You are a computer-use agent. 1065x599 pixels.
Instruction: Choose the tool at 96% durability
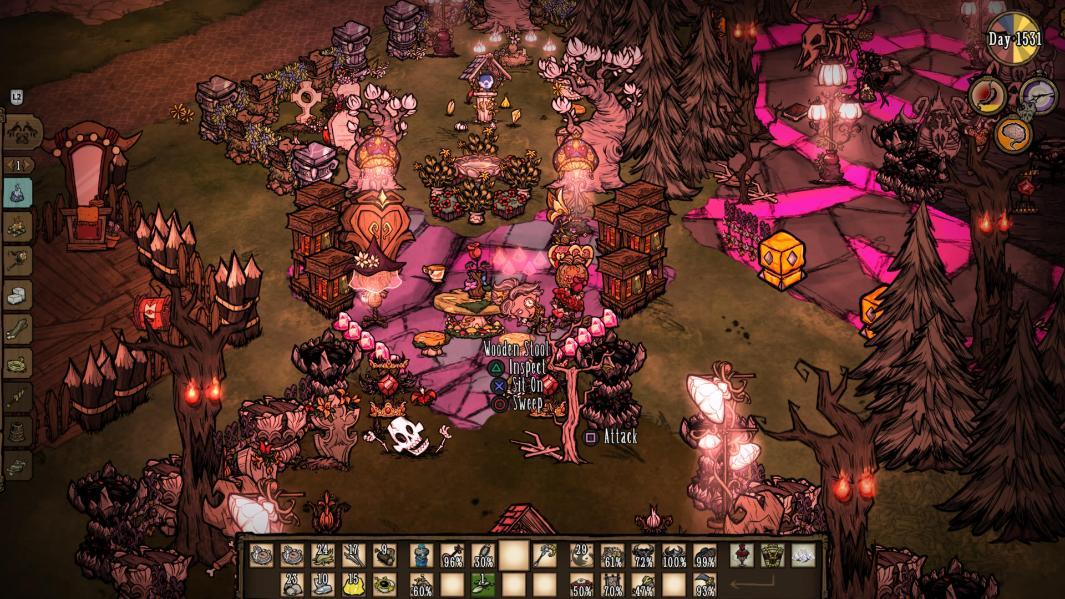(x=453, y=555)
